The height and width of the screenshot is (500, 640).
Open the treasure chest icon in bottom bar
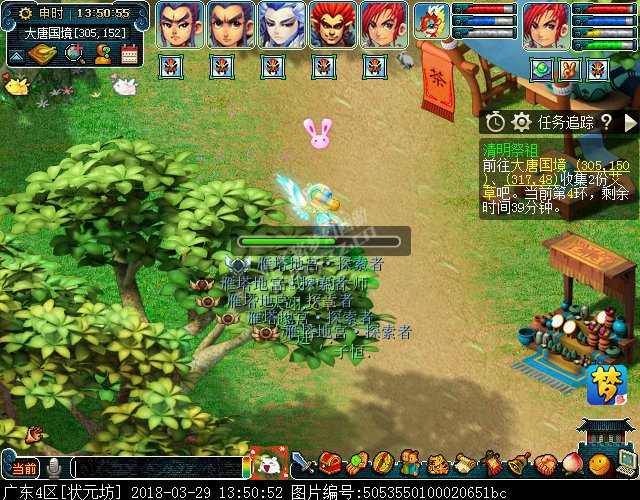[x=331, y=463]
